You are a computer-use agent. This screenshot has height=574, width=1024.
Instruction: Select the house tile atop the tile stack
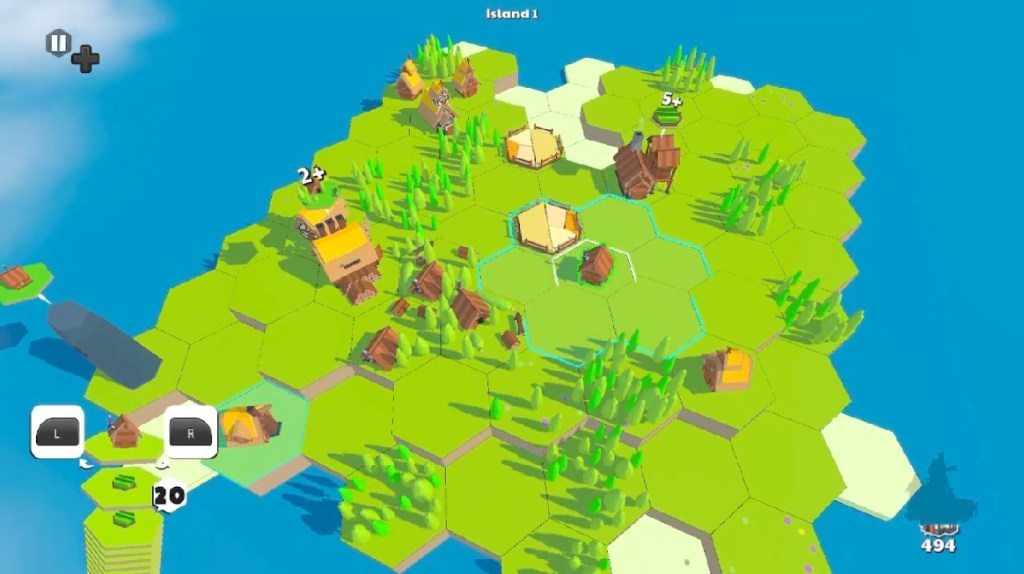(124, 434)
